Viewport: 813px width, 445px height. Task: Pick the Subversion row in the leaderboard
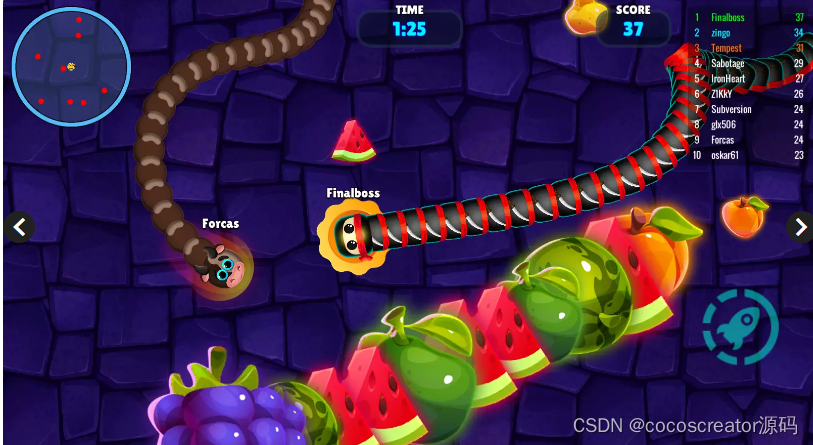(750, 109)
